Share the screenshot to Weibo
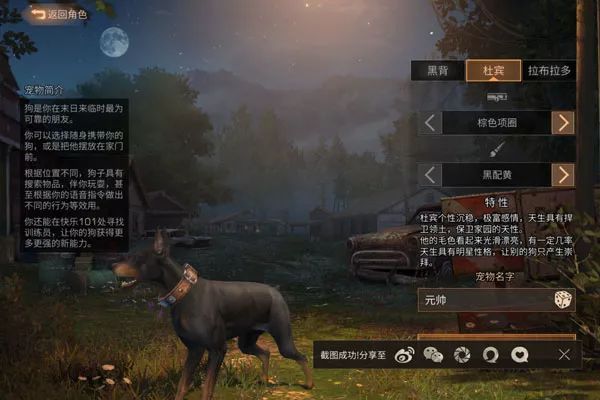The height and width of the screenshot is (400, 600). point(403,354)
